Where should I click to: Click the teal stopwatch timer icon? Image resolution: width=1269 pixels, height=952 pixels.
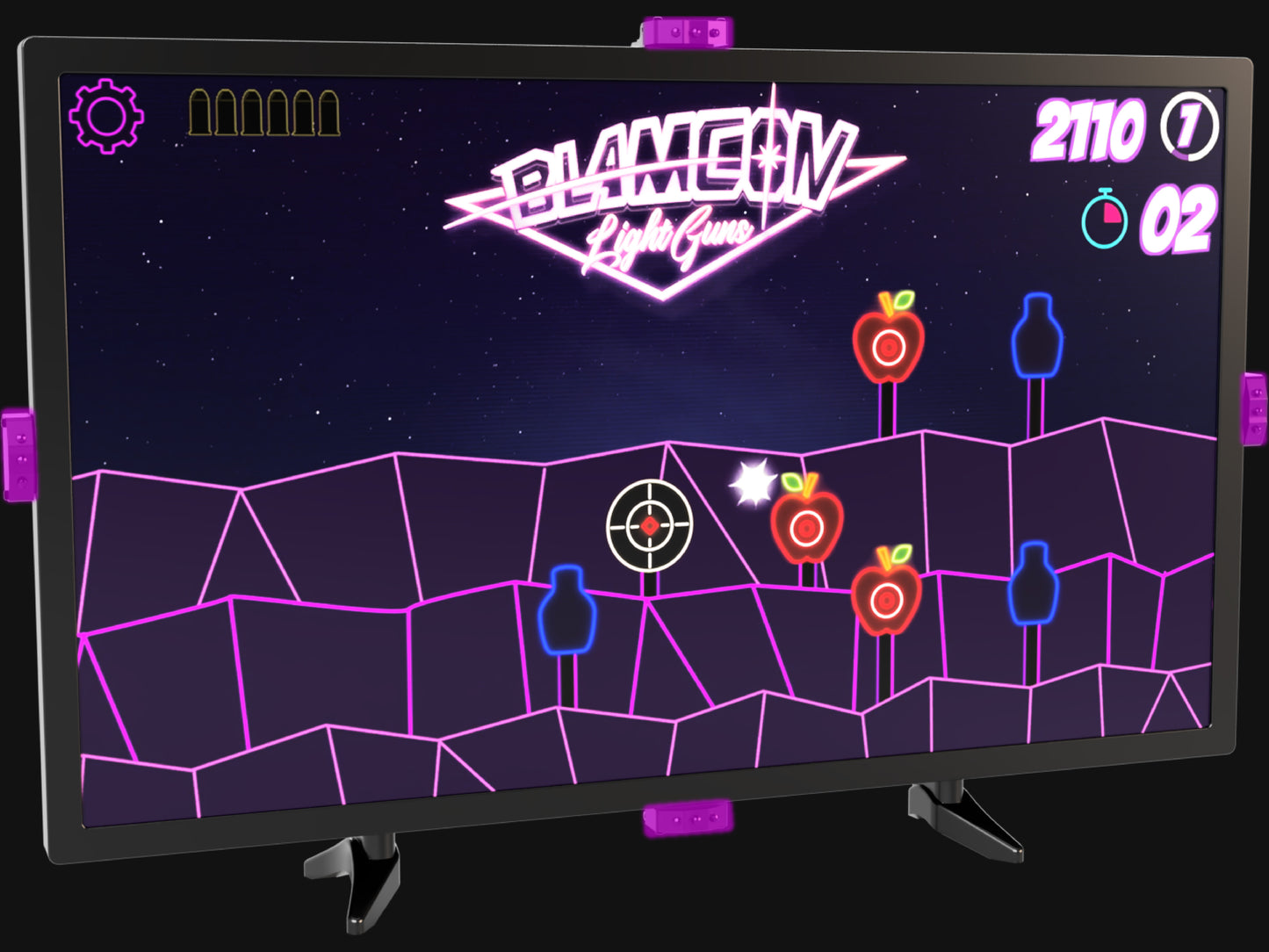[1105, 220]
